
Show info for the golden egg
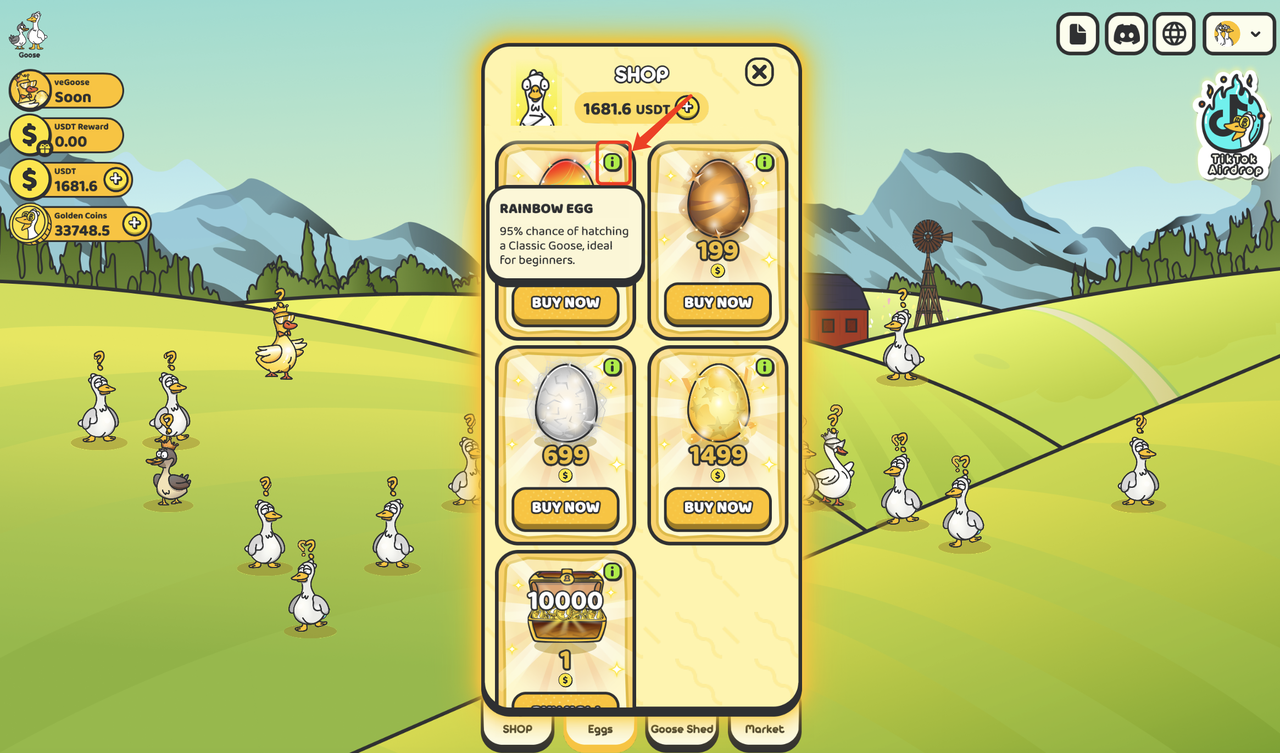point(765,367)
